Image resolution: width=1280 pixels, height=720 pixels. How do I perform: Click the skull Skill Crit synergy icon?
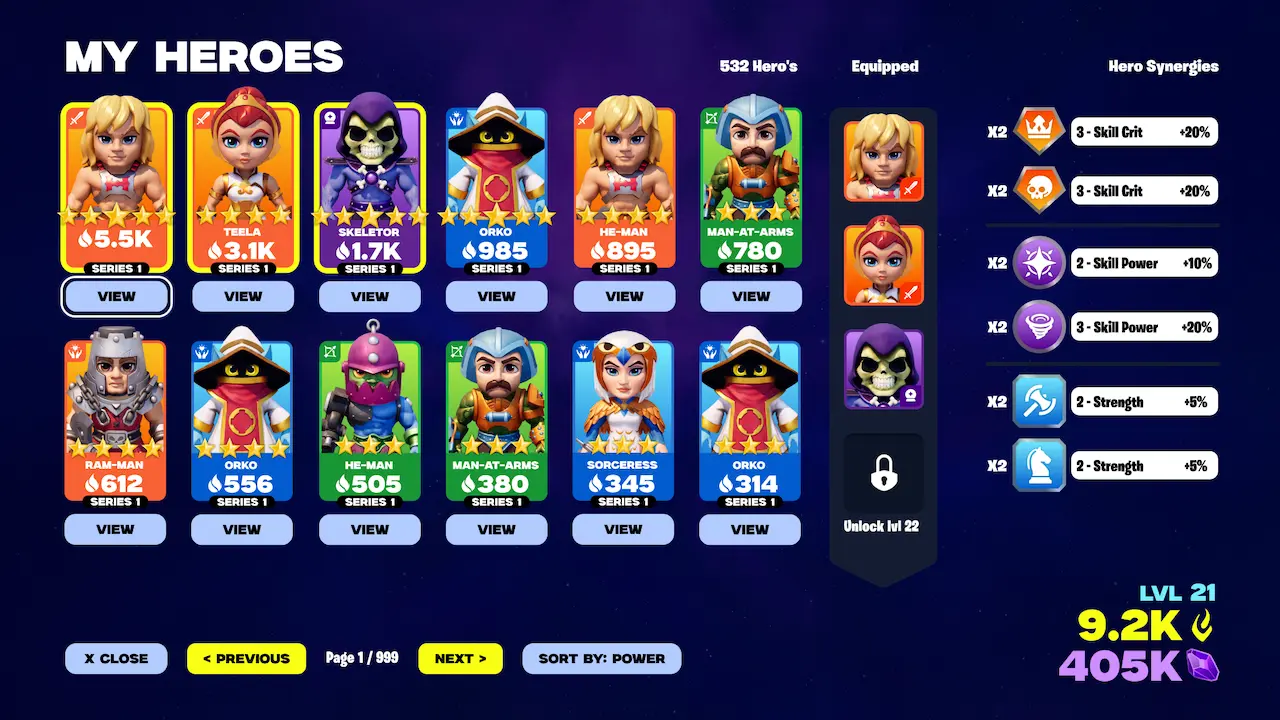(1038, 190)
